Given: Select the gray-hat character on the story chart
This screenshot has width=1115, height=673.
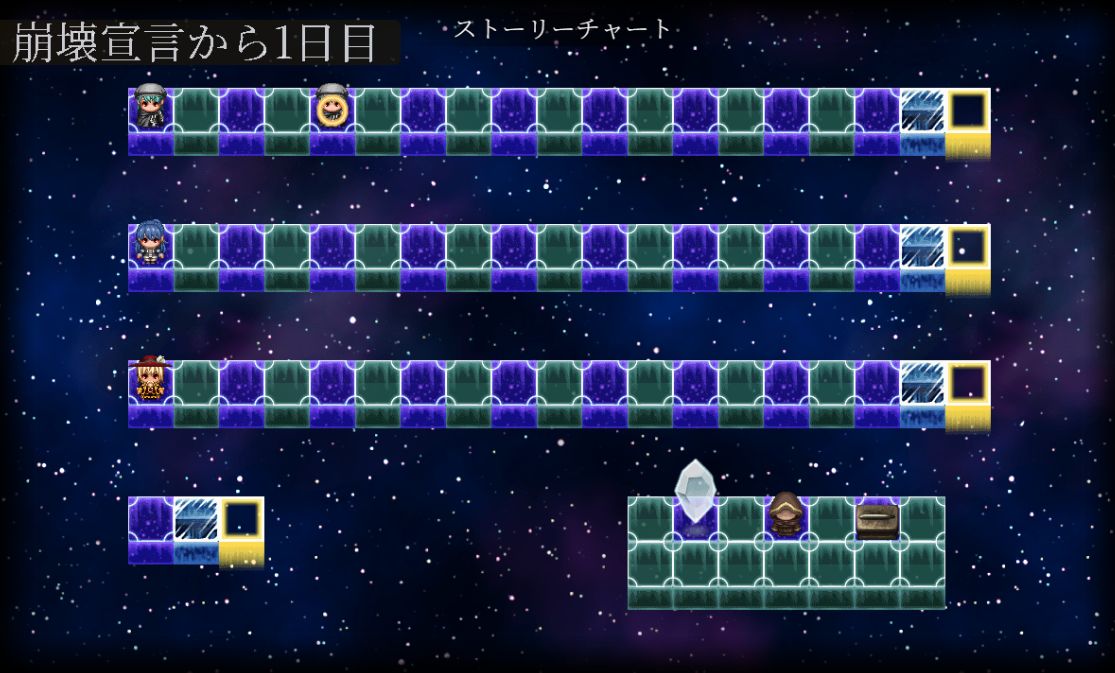Looking at the screenshot, I should (x=151, y=107).
